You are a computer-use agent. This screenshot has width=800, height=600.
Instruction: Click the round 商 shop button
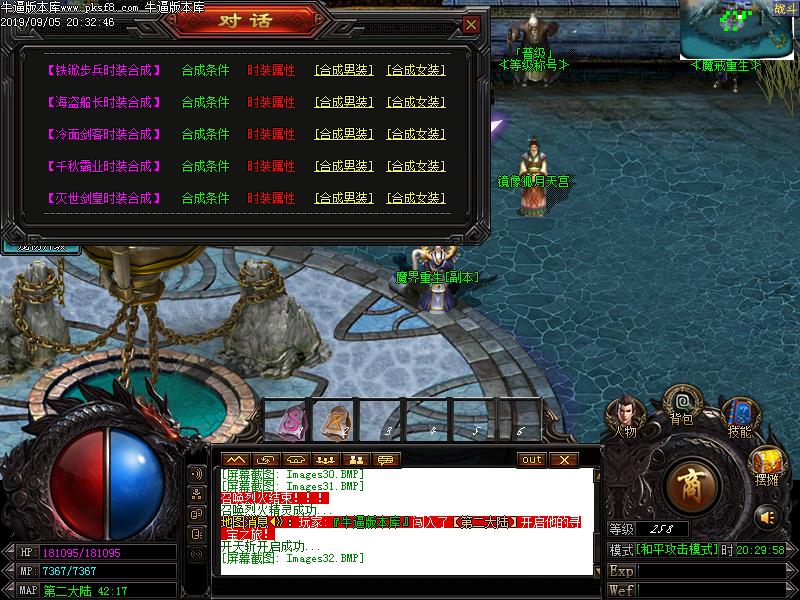[692, 485]
